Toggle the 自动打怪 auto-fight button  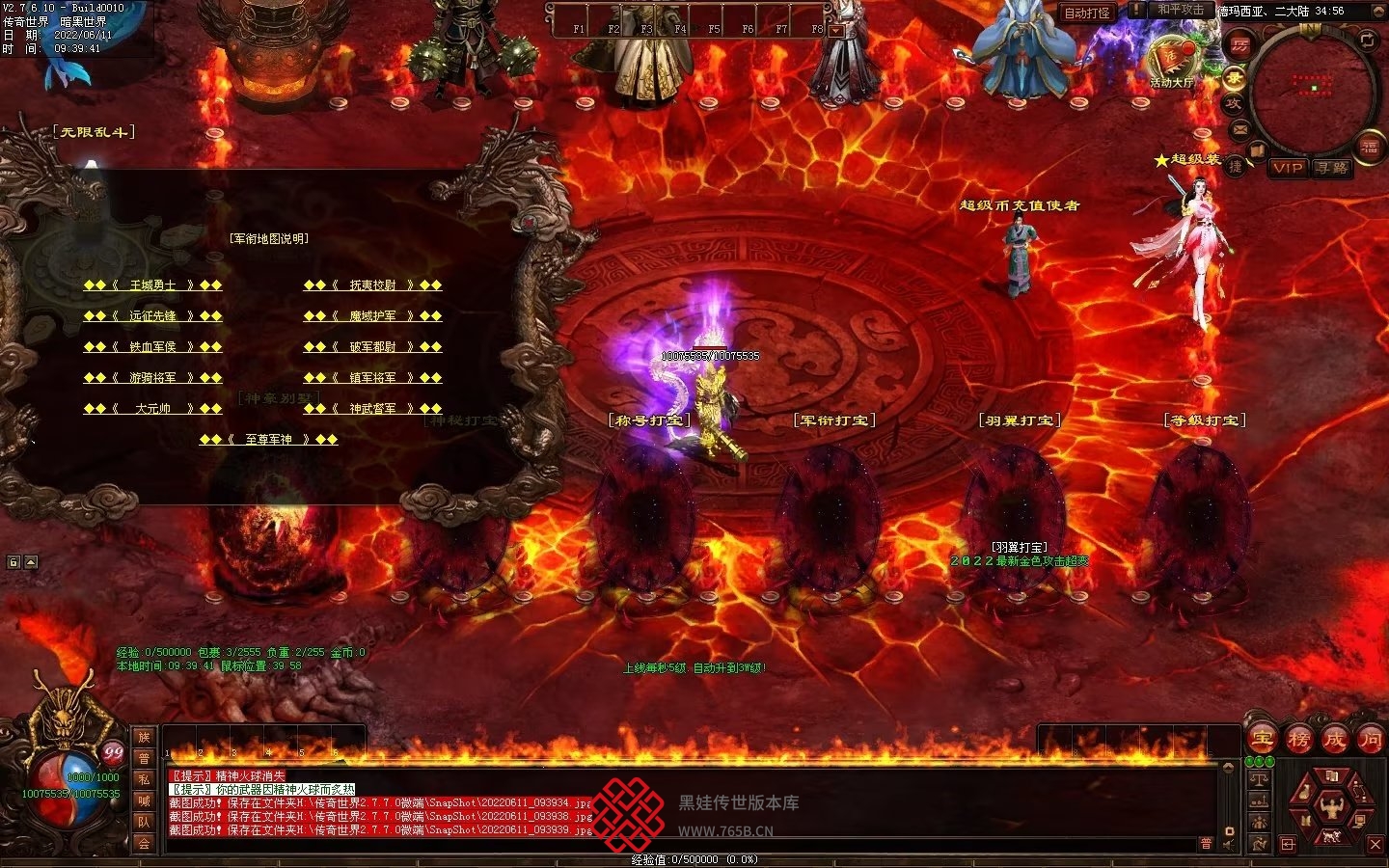(1087, 13)
